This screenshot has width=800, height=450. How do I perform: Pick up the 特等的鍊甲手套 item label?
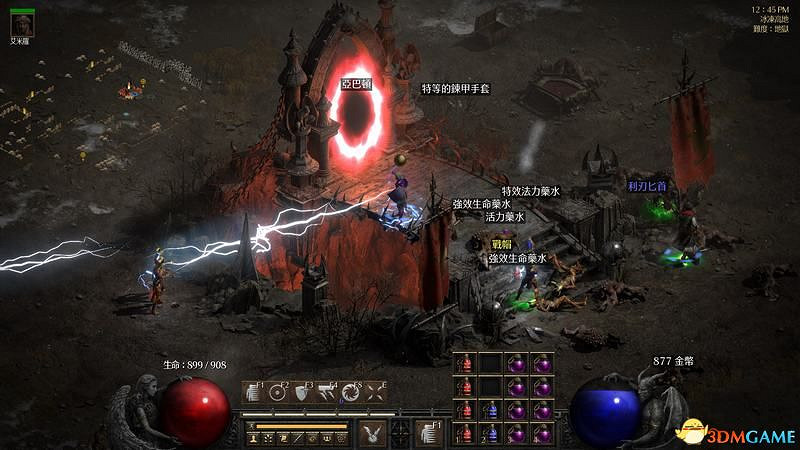pyautogui.click(x=455, y=89)
